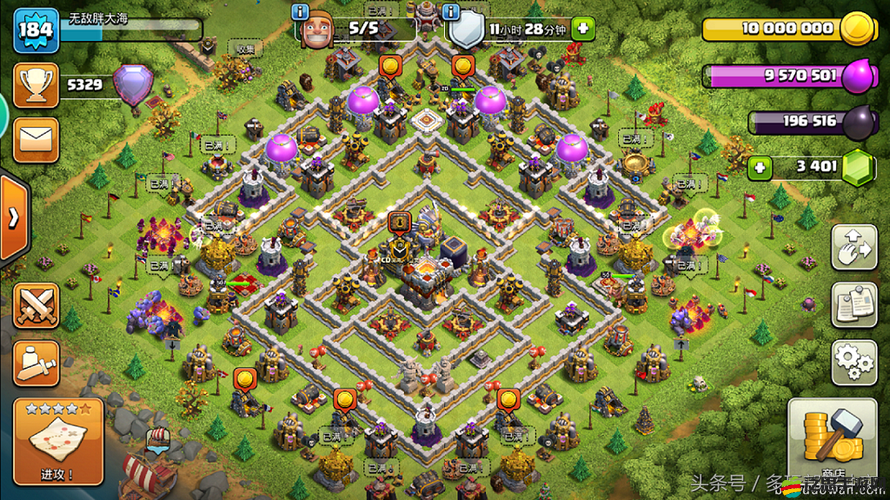Image resolution: width=890 pixels, height=500 pixels.
Task: Open the trophy ranking button
Action: 36,86
